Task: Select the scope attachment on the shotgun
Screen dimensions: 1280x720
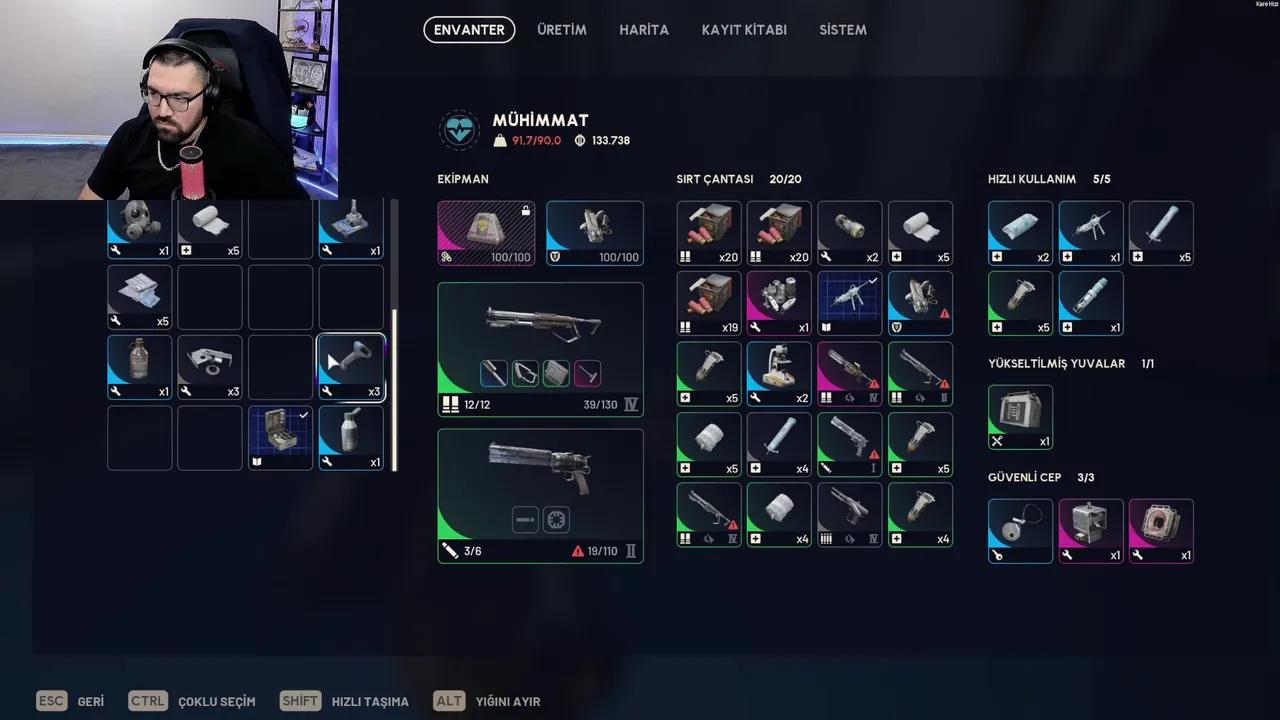Action: [x=494, y=373]
